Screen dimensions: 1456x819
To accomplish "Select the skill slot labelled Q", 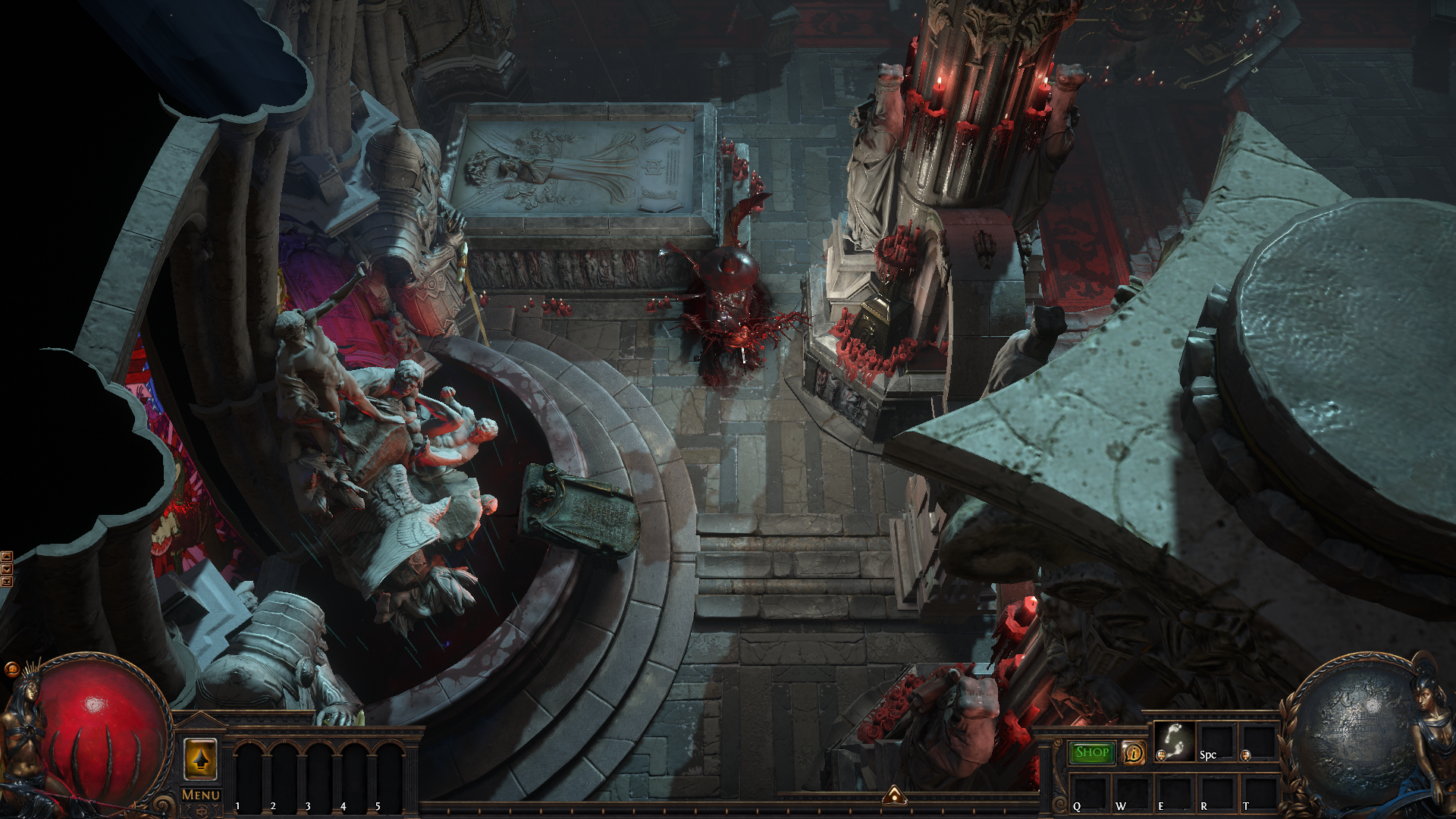I will 1089,793.
